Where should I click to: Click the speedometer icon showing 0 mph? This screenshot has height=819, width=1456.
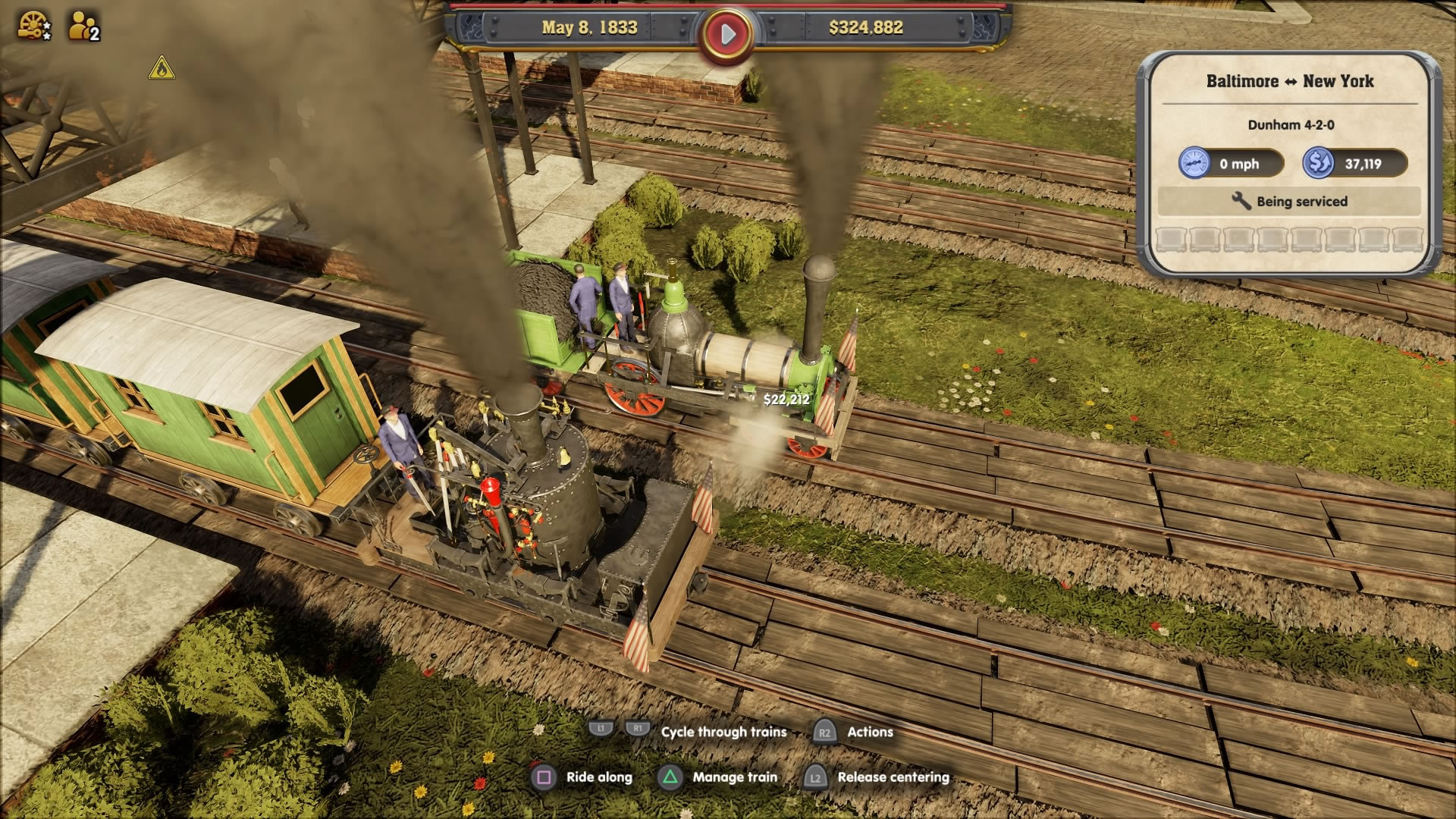click(x=1197, y=164)
